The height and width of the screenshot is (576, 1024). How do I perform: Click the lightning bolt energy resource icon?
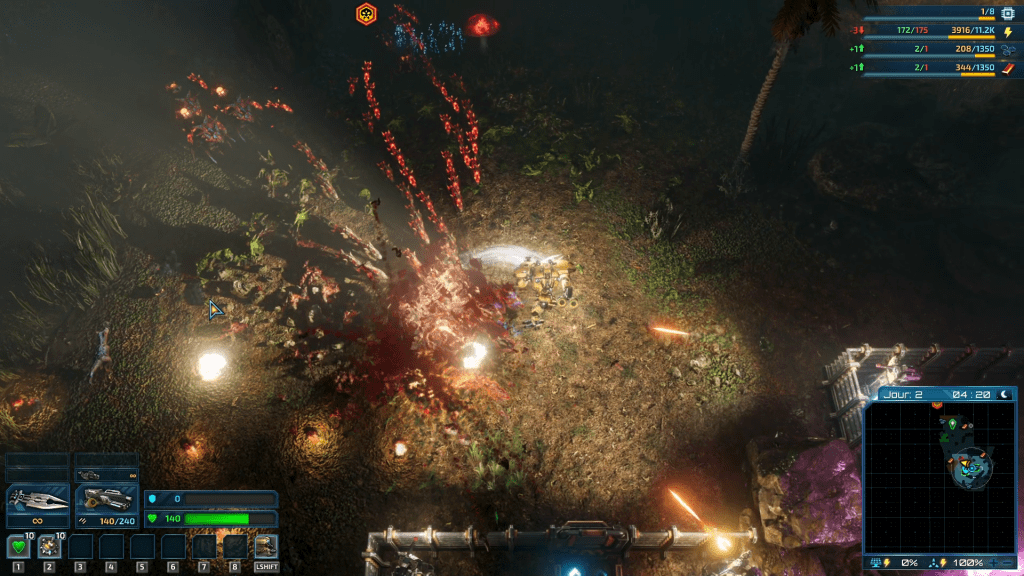1008,32
